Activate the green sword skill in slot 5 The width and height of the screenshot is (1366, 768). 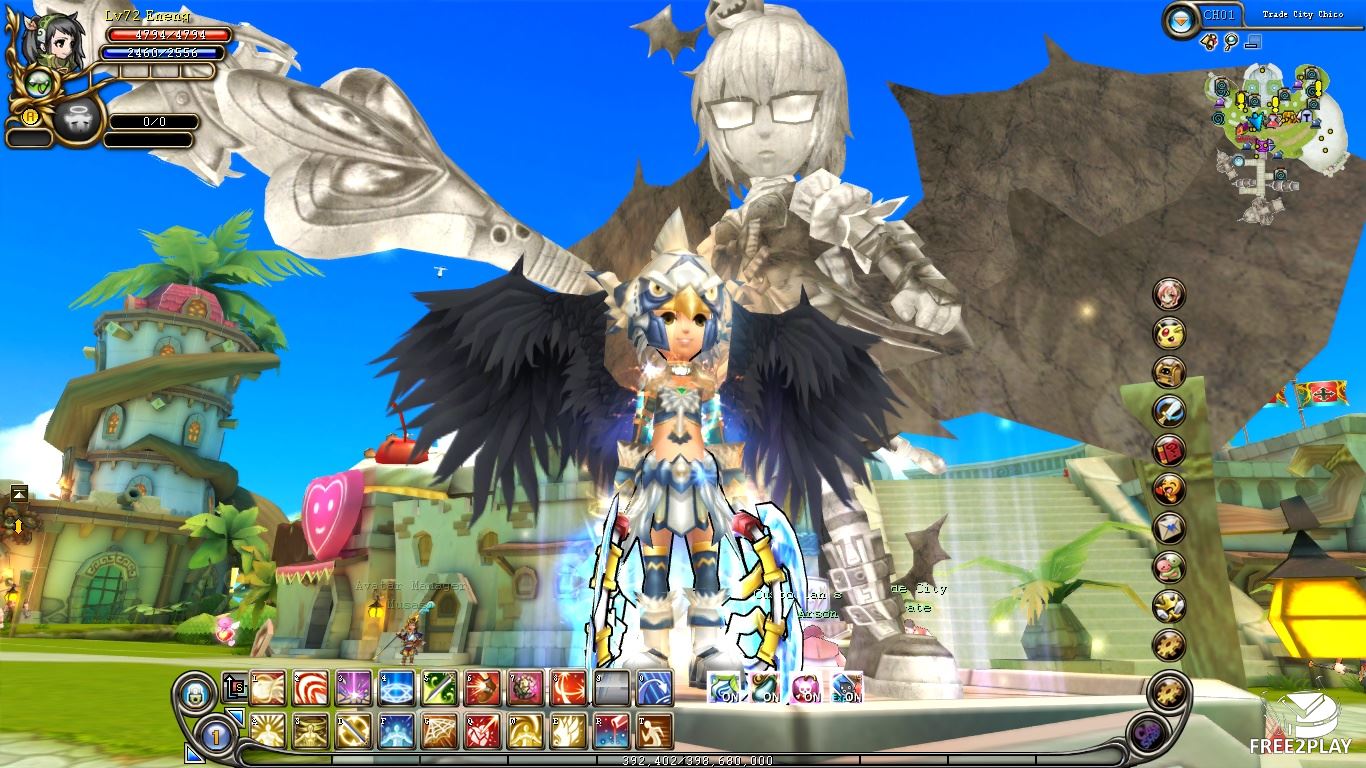[439, 687]
